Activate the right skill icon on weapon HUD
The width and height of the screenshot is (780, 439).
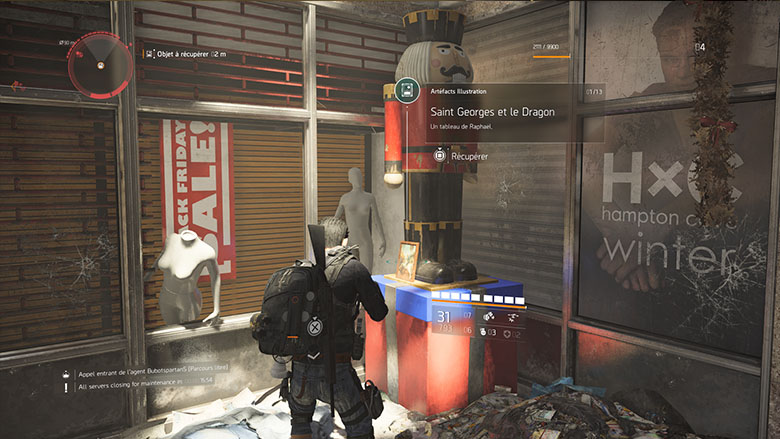point(511,315)
